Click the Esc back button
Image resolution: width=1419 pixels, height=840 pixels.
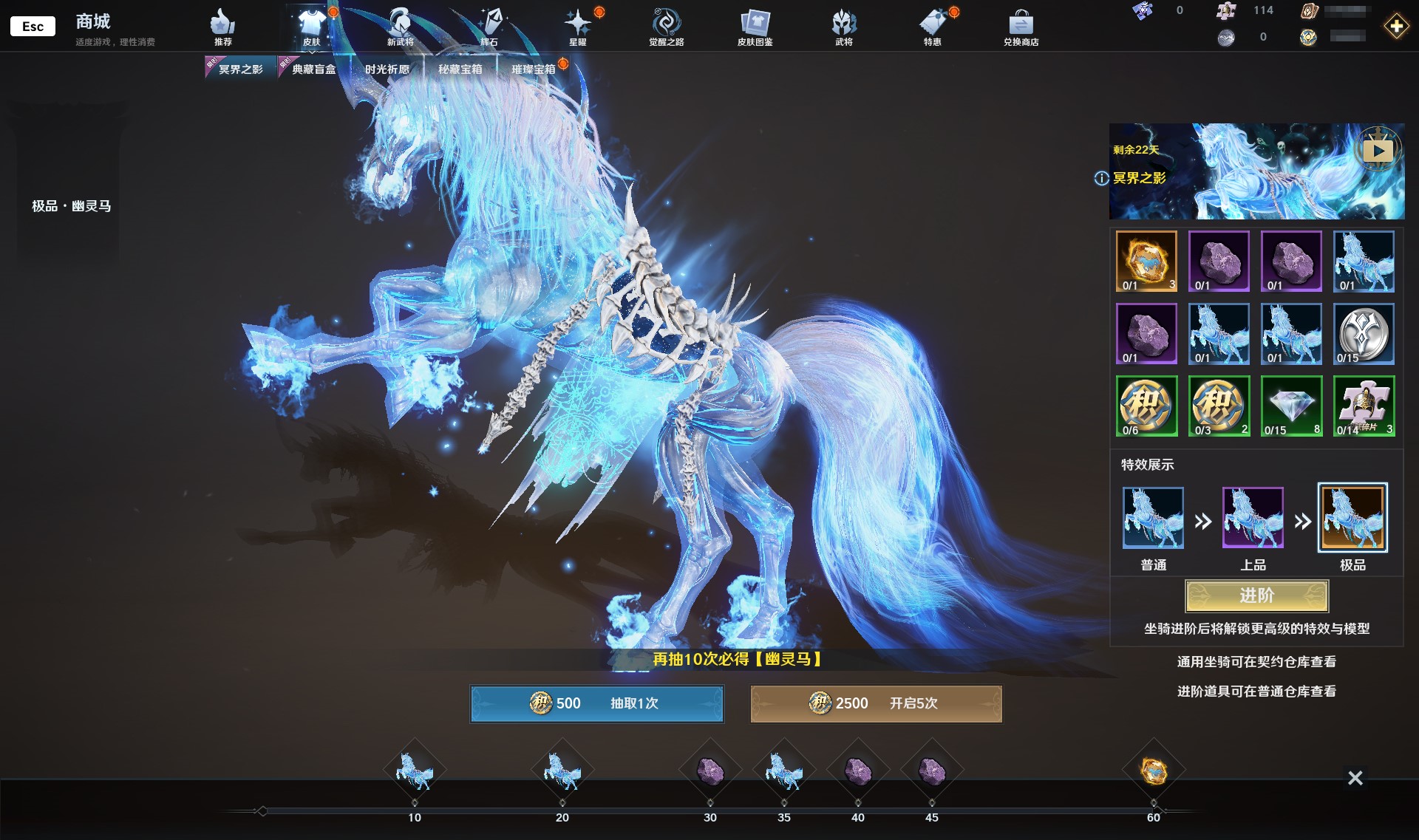[33, 26]
